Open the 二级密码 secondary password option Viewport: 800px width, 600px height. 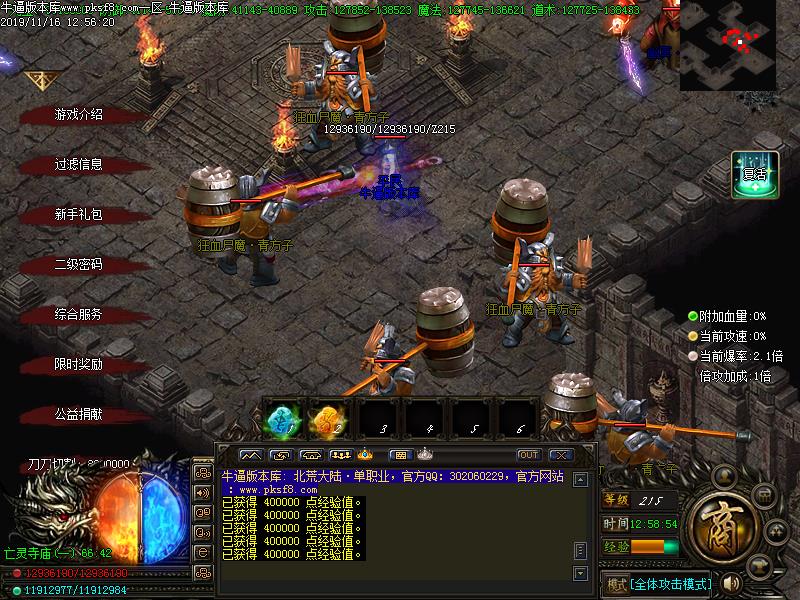coord(78,265)
